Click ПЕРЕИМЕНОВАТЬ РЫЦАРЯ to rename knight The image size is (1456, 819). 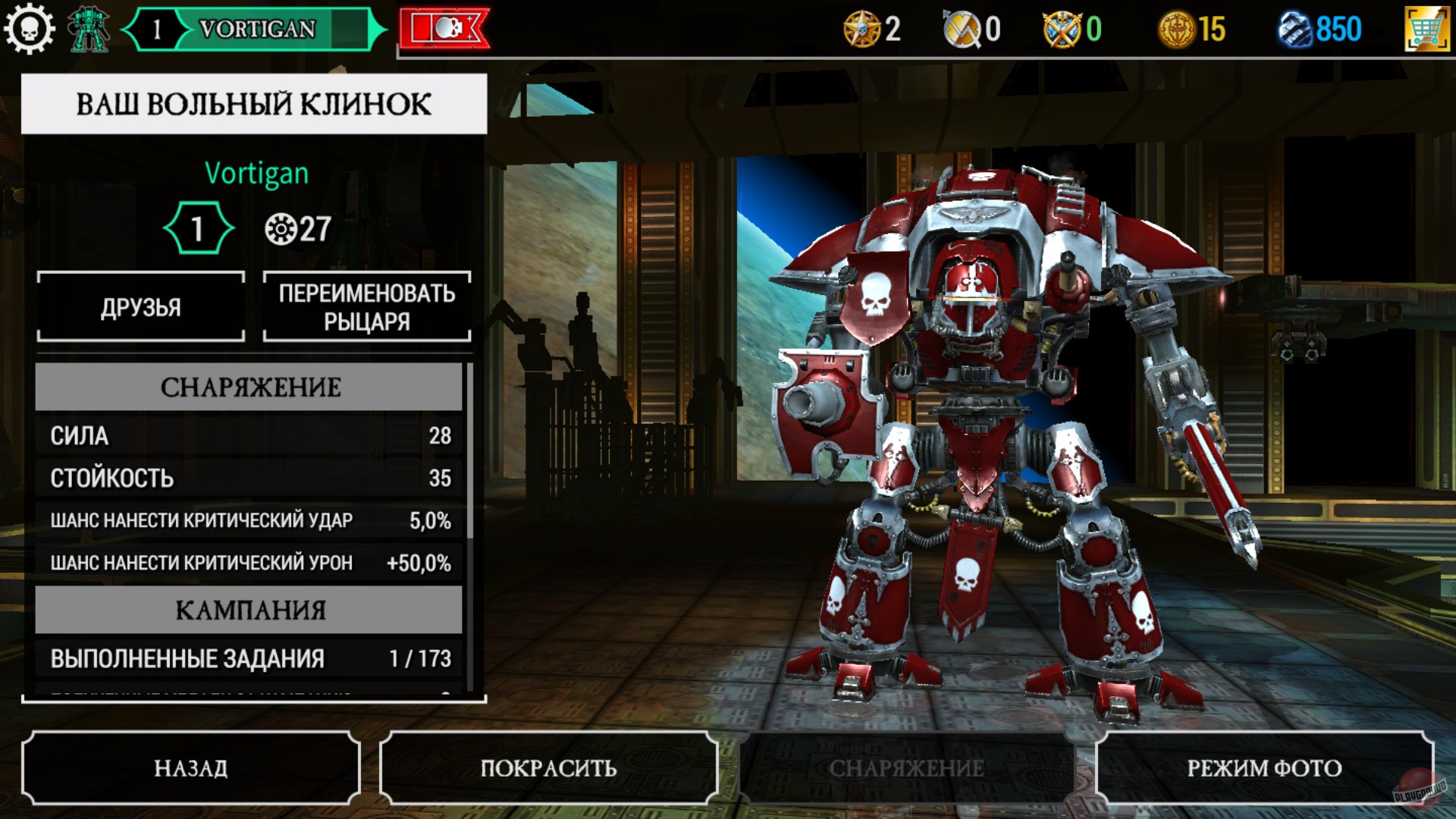click(366, 306)
